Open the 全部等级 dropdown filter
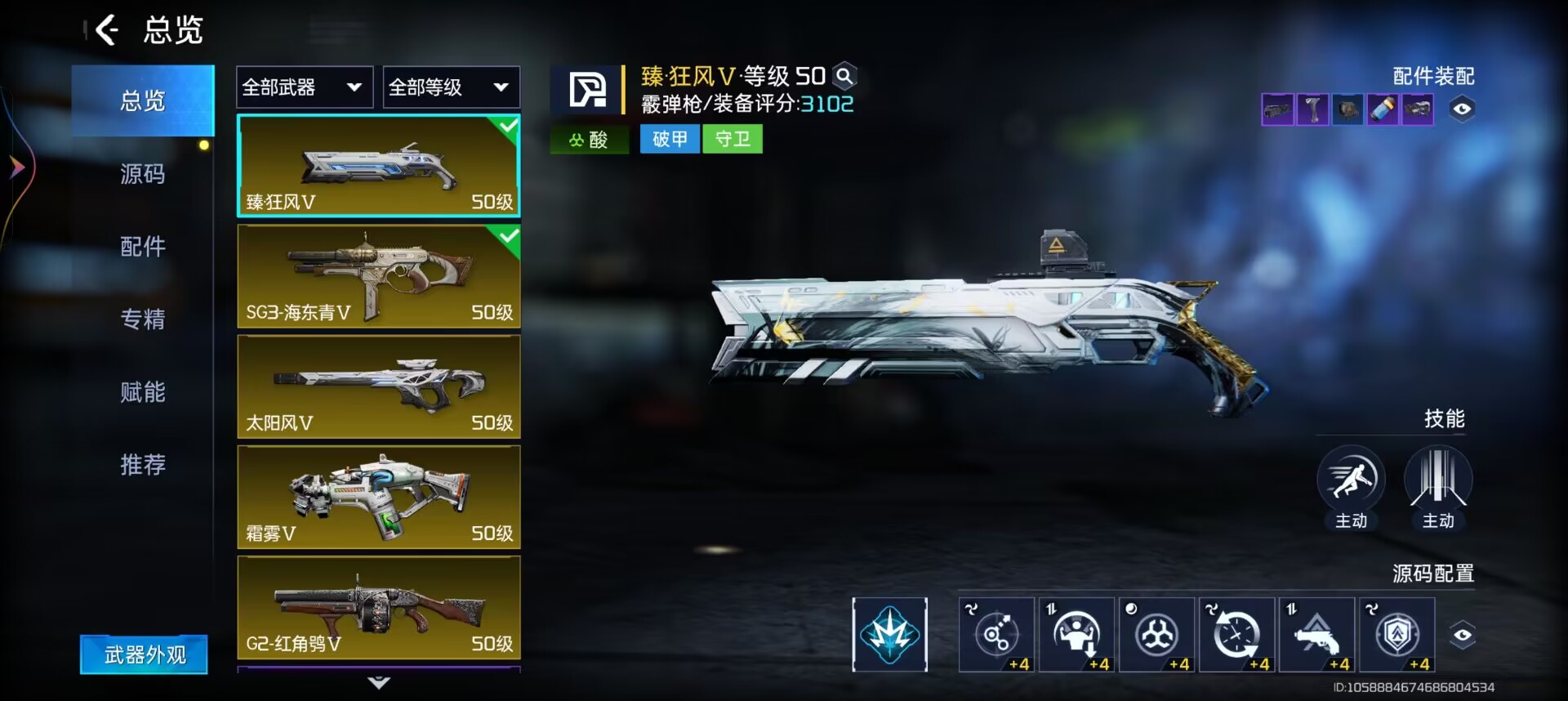The width and height of the screenshot is (1568, 701). click(x=451, y=87)
